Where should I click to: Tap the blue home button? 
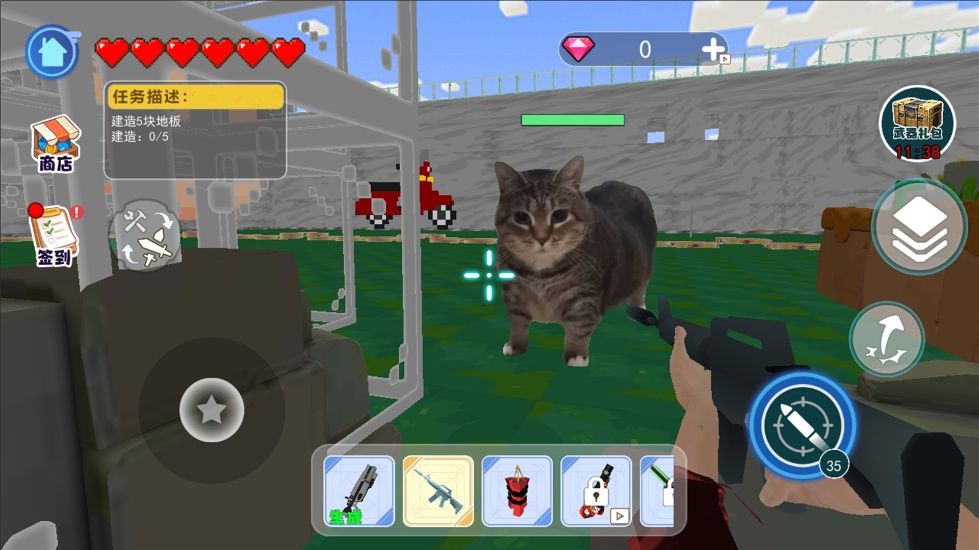[52, 51]
